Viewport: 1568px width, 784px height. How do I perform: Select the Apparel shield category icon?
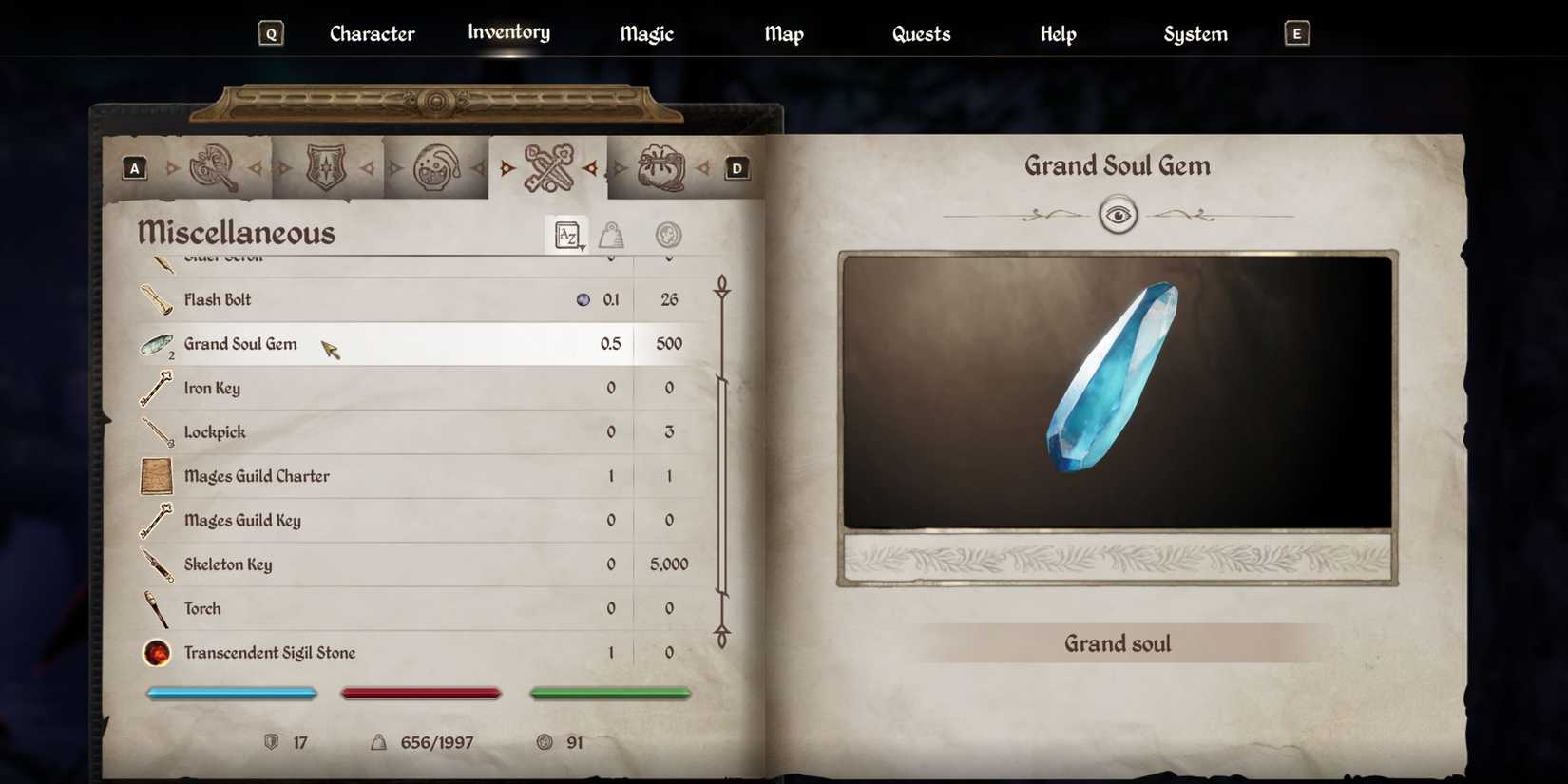[327, 166]
